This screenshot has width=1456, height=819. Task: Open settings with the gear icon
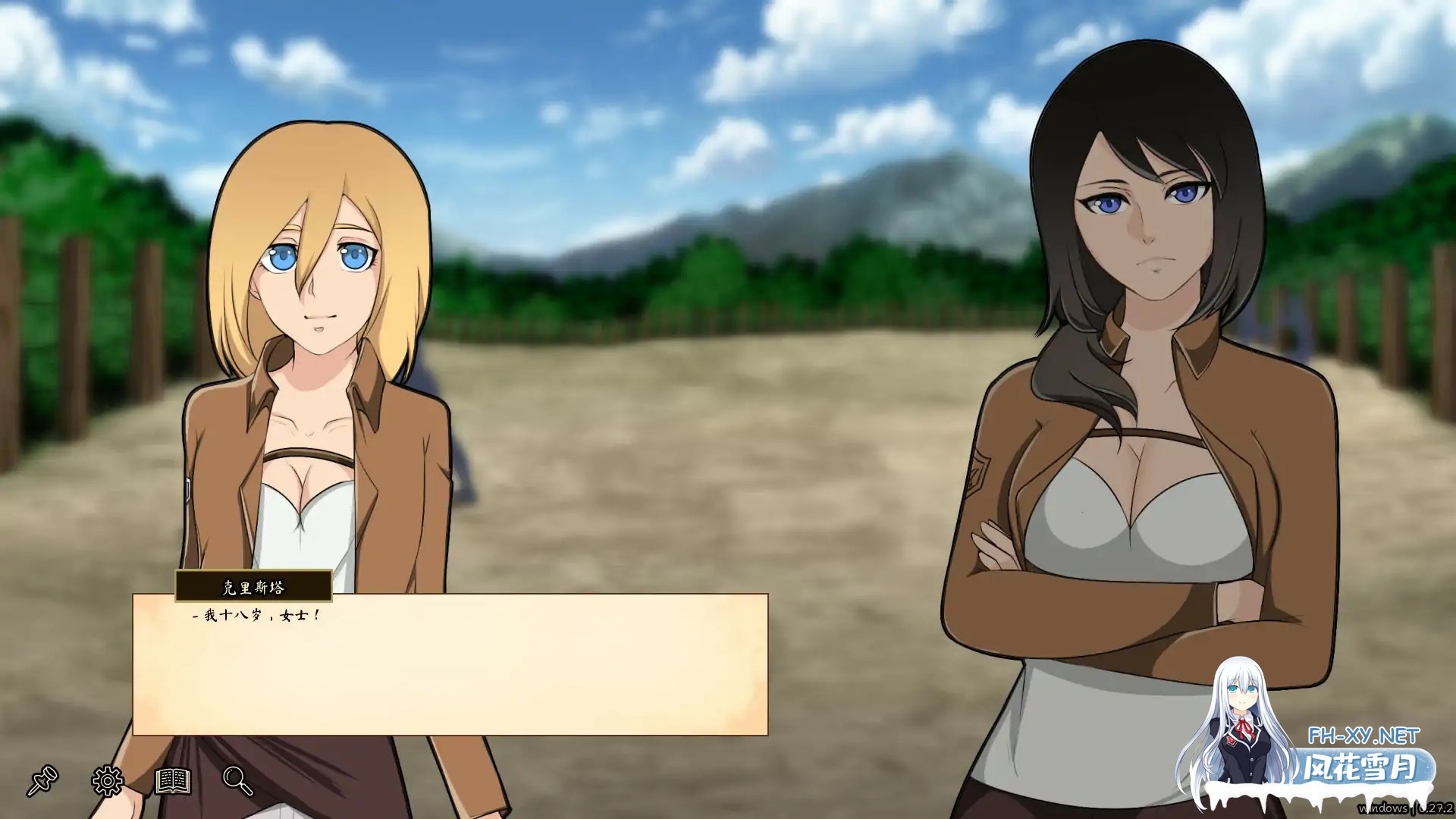click(108, 780)
